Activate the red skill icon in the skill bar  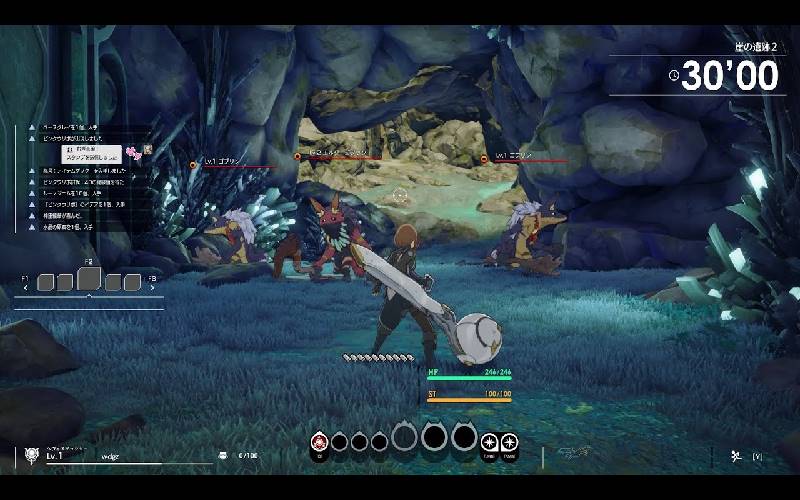pyautogui.click(x=319, y=440)
